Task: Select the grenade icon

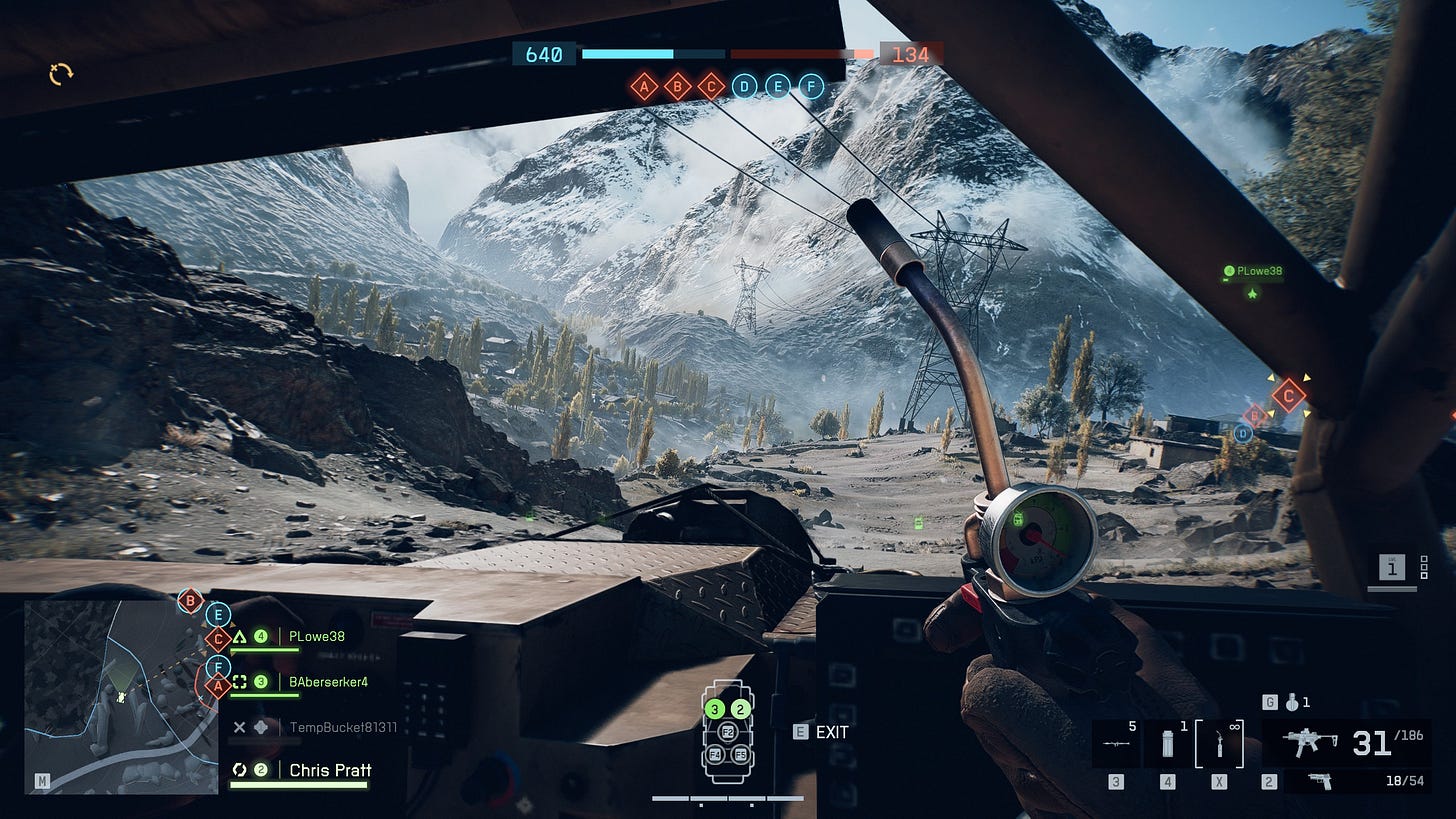Action: pyautogui.click(x=1292, y=703)
